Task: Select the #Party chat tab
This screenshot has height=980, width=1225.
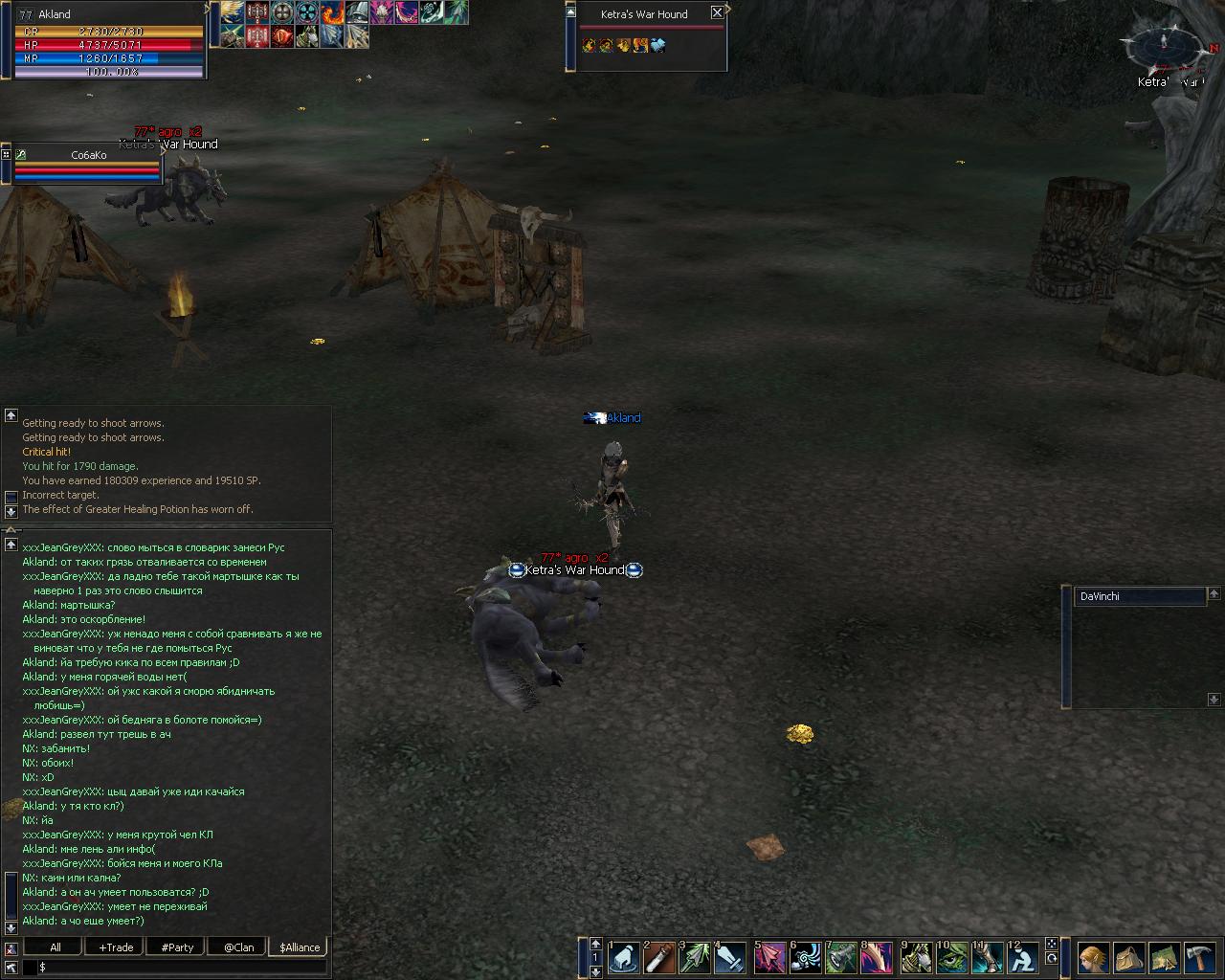Action: tap(177, 947)
